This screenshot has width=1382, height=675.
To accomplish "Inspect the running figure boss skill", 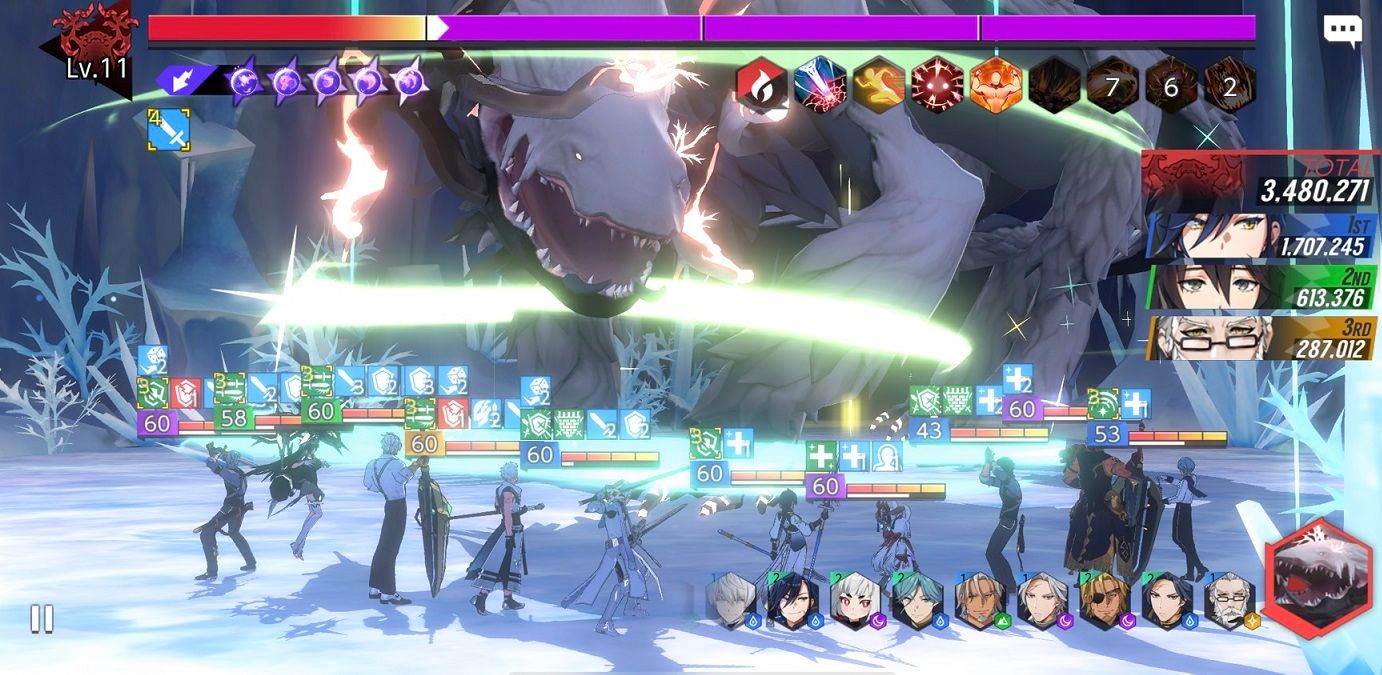I will [879, 85].
